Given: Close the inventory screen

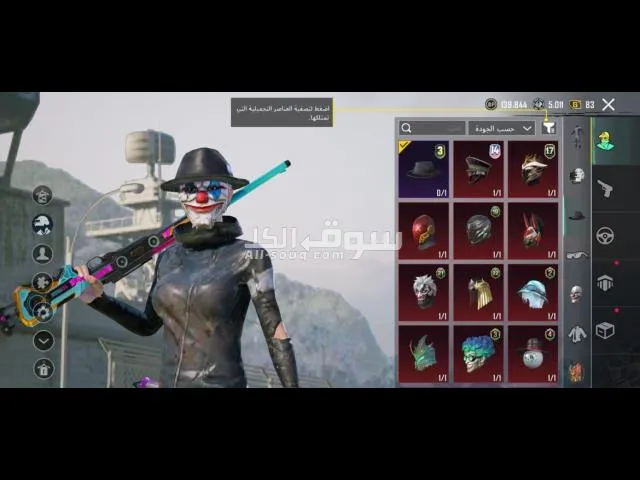Looking at the screenshot, I should click(608, 104).
